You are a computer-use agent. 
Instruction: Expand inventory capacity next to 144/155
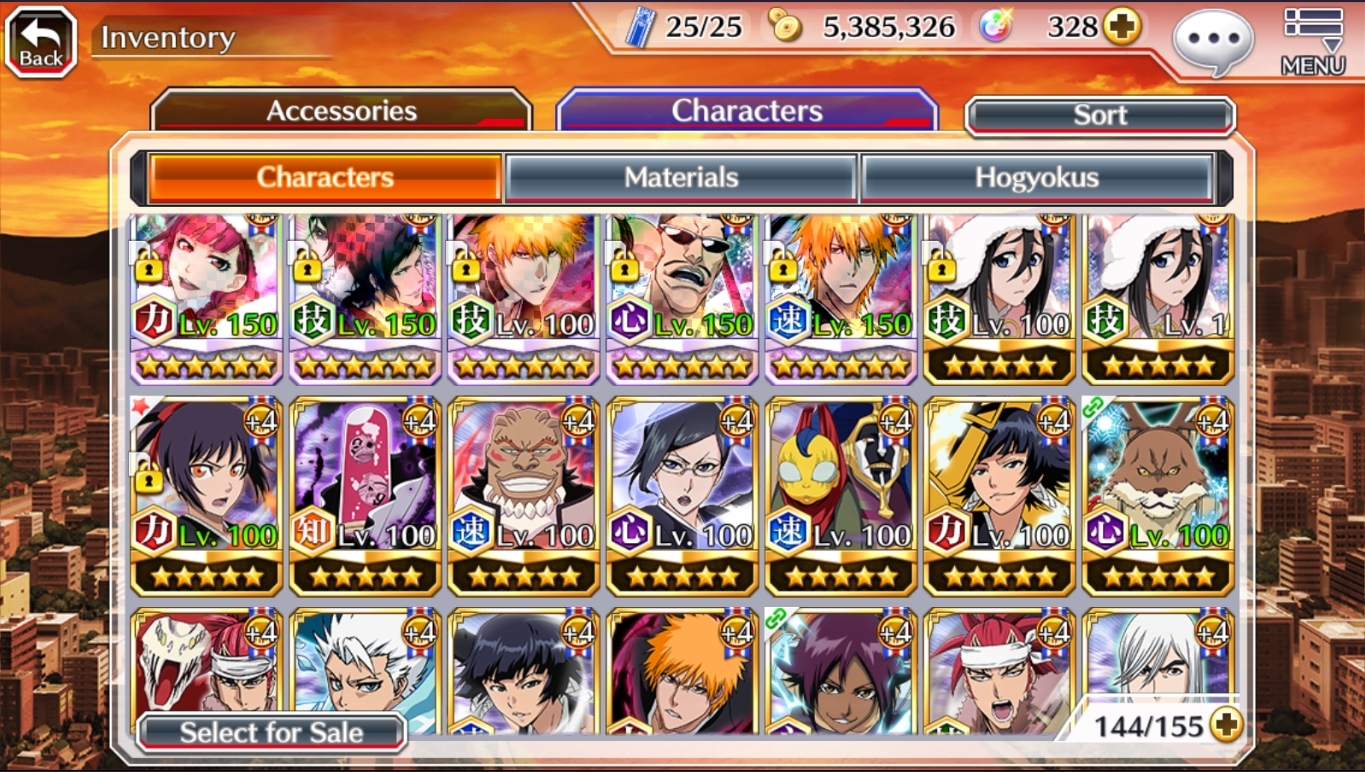[x=1226, y=726]
